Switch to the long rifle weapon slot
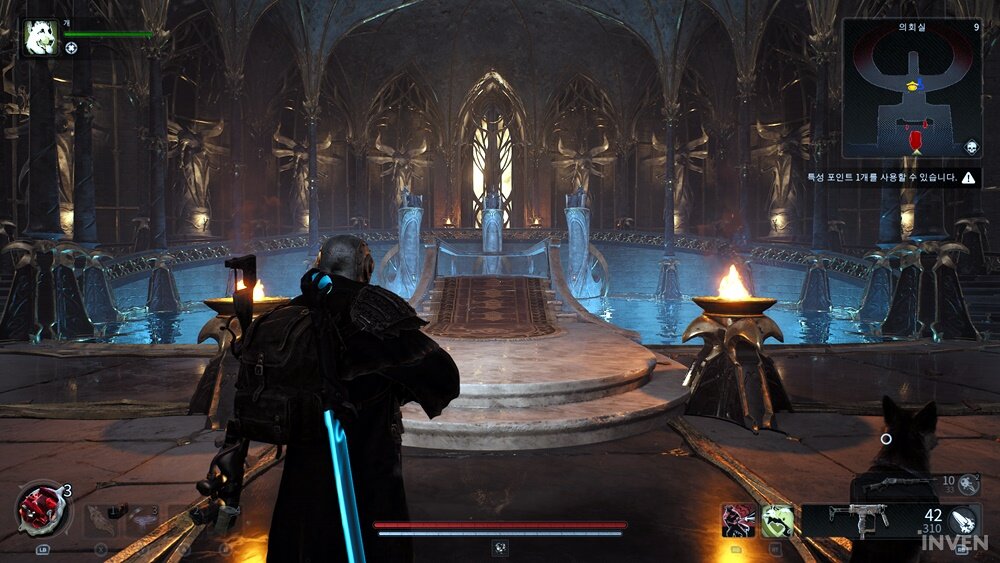The height and width of the screenshot is (563, 1000). point(900,484)
